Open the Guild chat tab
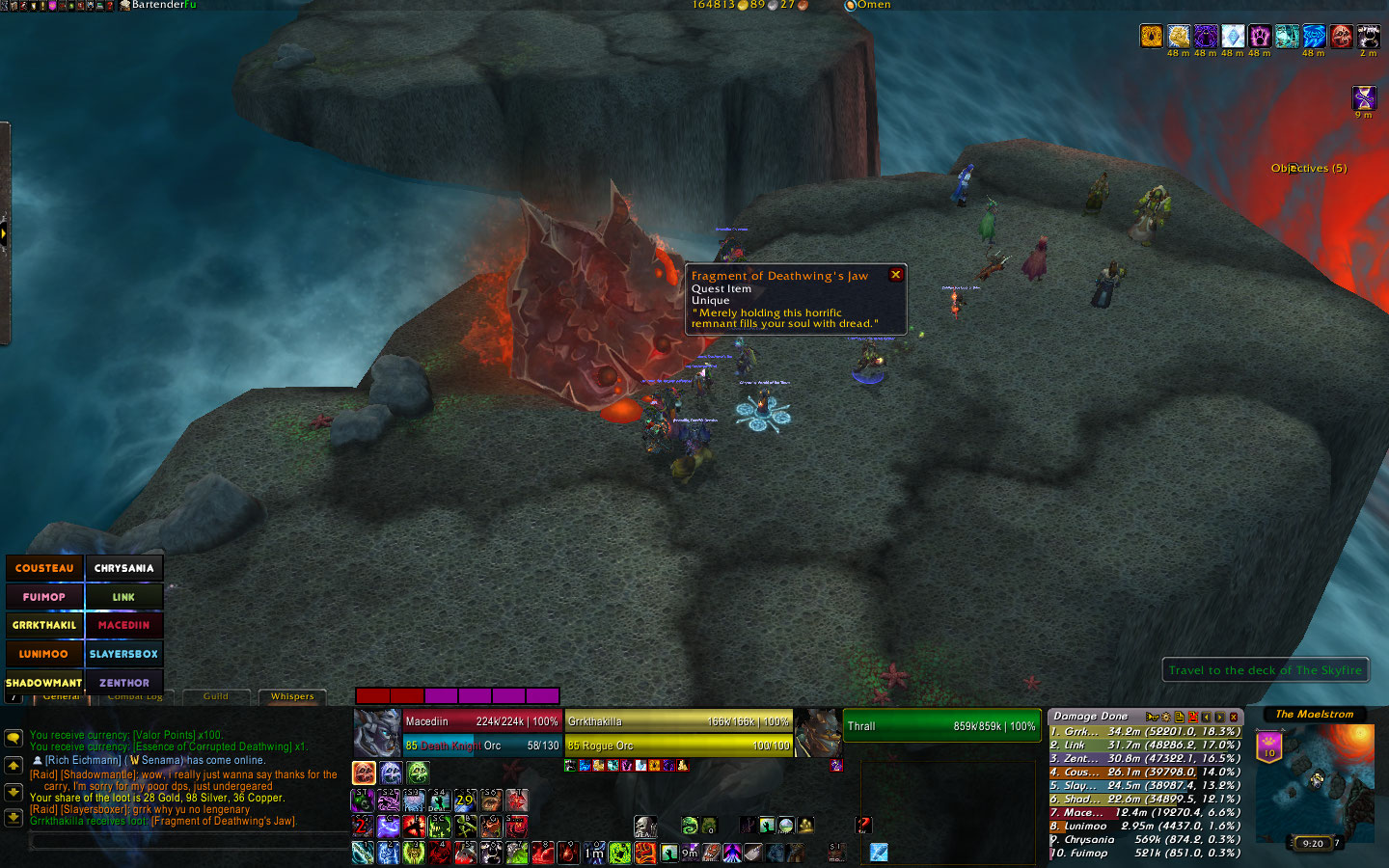The height and width of the screenshot is (868, 1389). coord(216,696)
